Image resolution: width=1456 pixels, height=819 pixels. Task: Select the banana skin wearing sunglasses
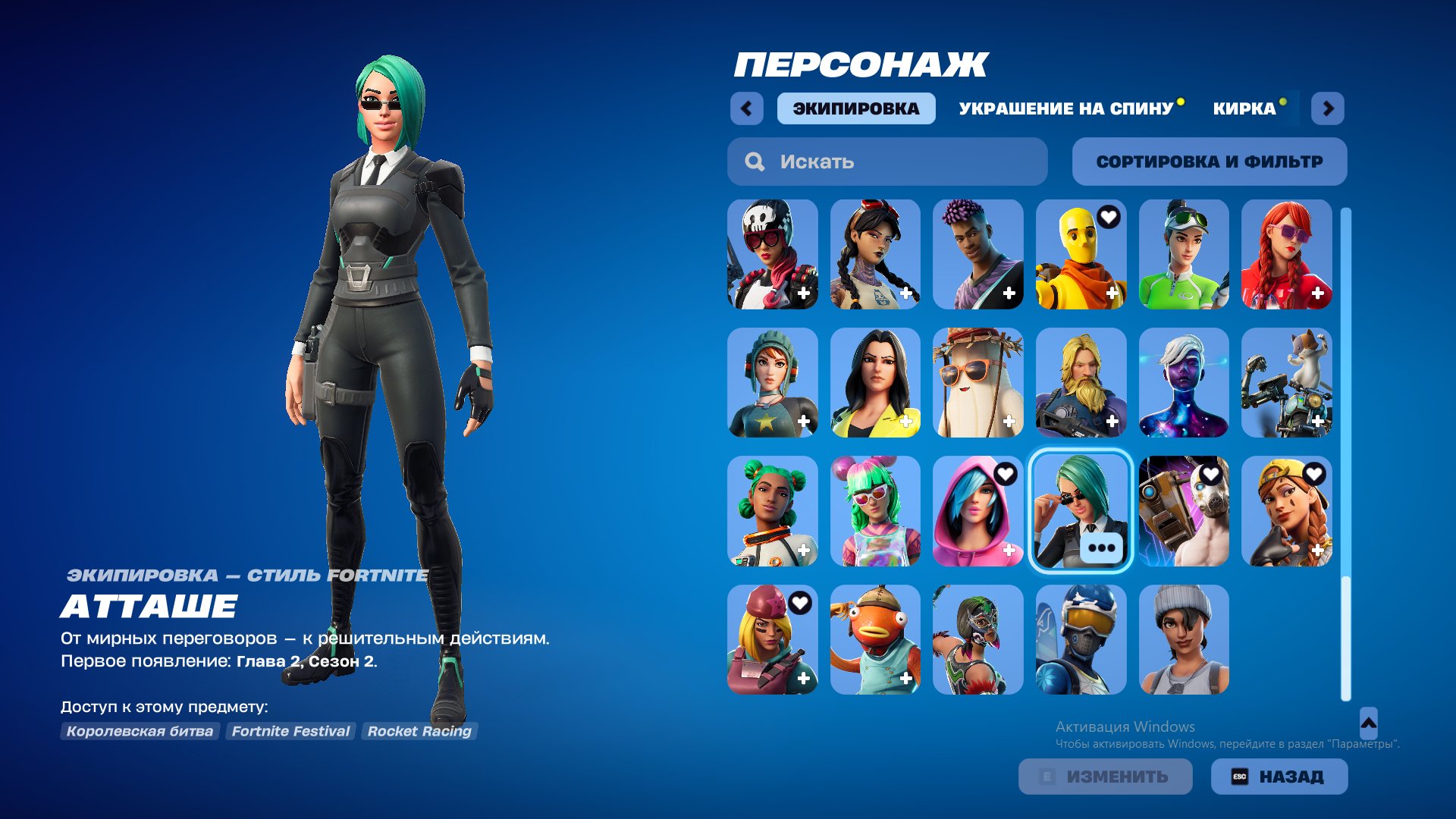[x=978, y=383]
